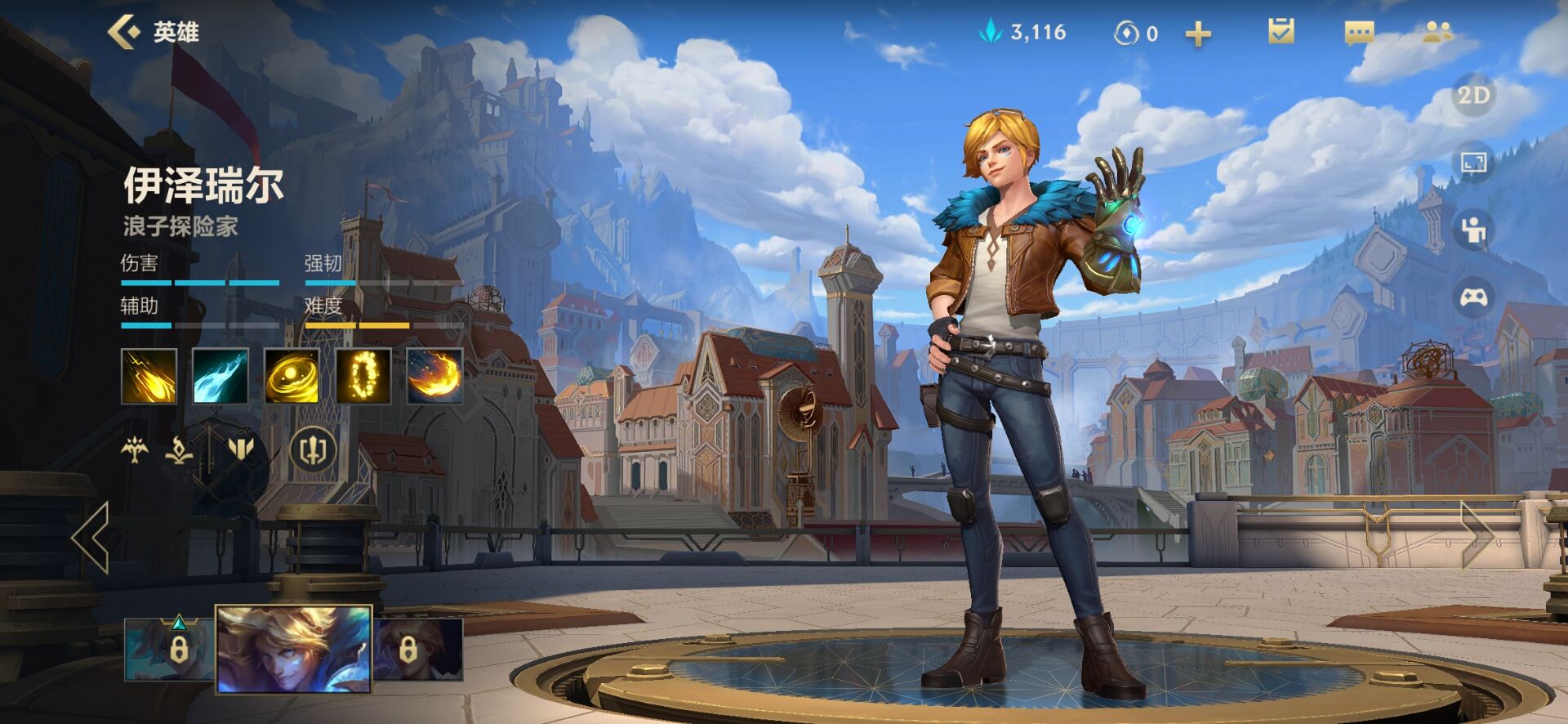This screenshot has height=724, width=1568.
Task: Show the previous champion with left arrow
Action: coord(91,537)
